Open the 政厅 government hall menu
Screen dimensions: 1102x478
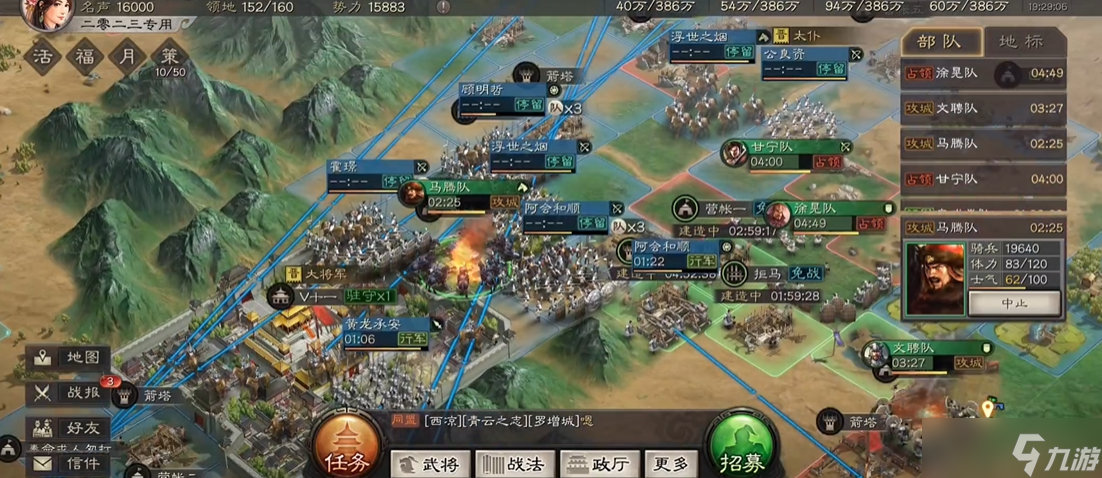click(599, 463)
